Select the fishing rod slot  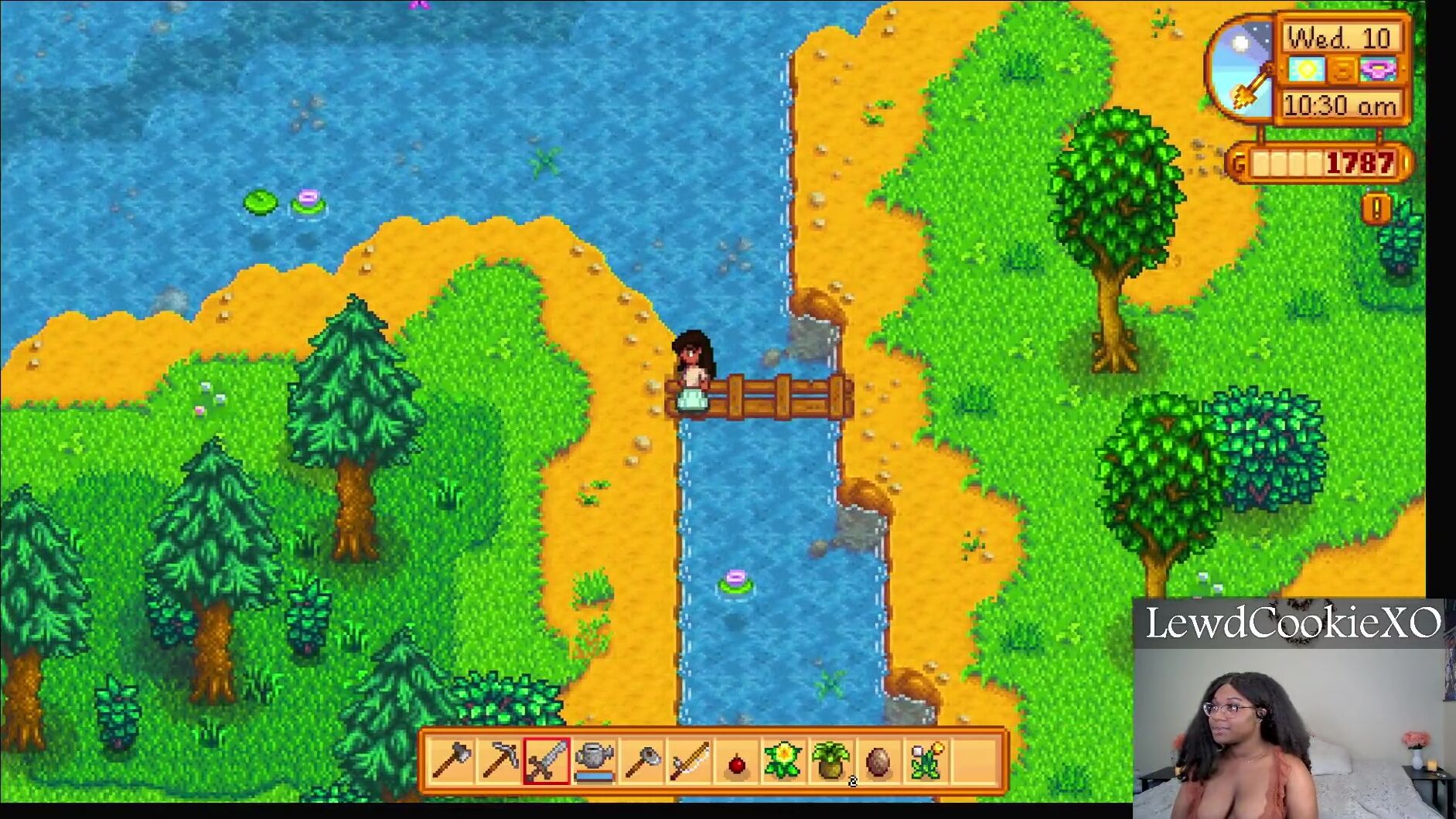(689, 760)
